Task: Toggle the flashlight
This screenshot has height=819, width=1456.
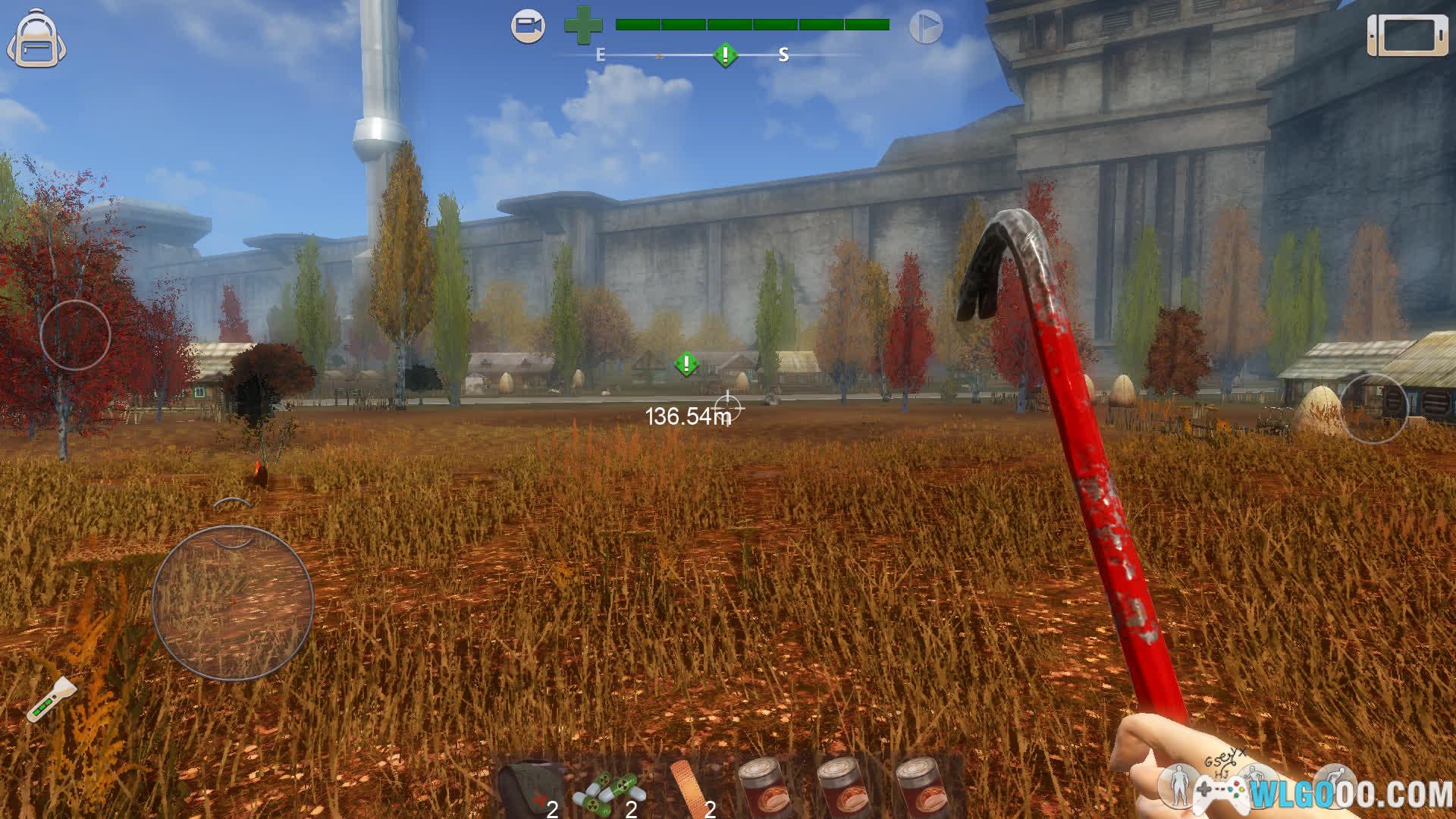Action: click(52, 698)
